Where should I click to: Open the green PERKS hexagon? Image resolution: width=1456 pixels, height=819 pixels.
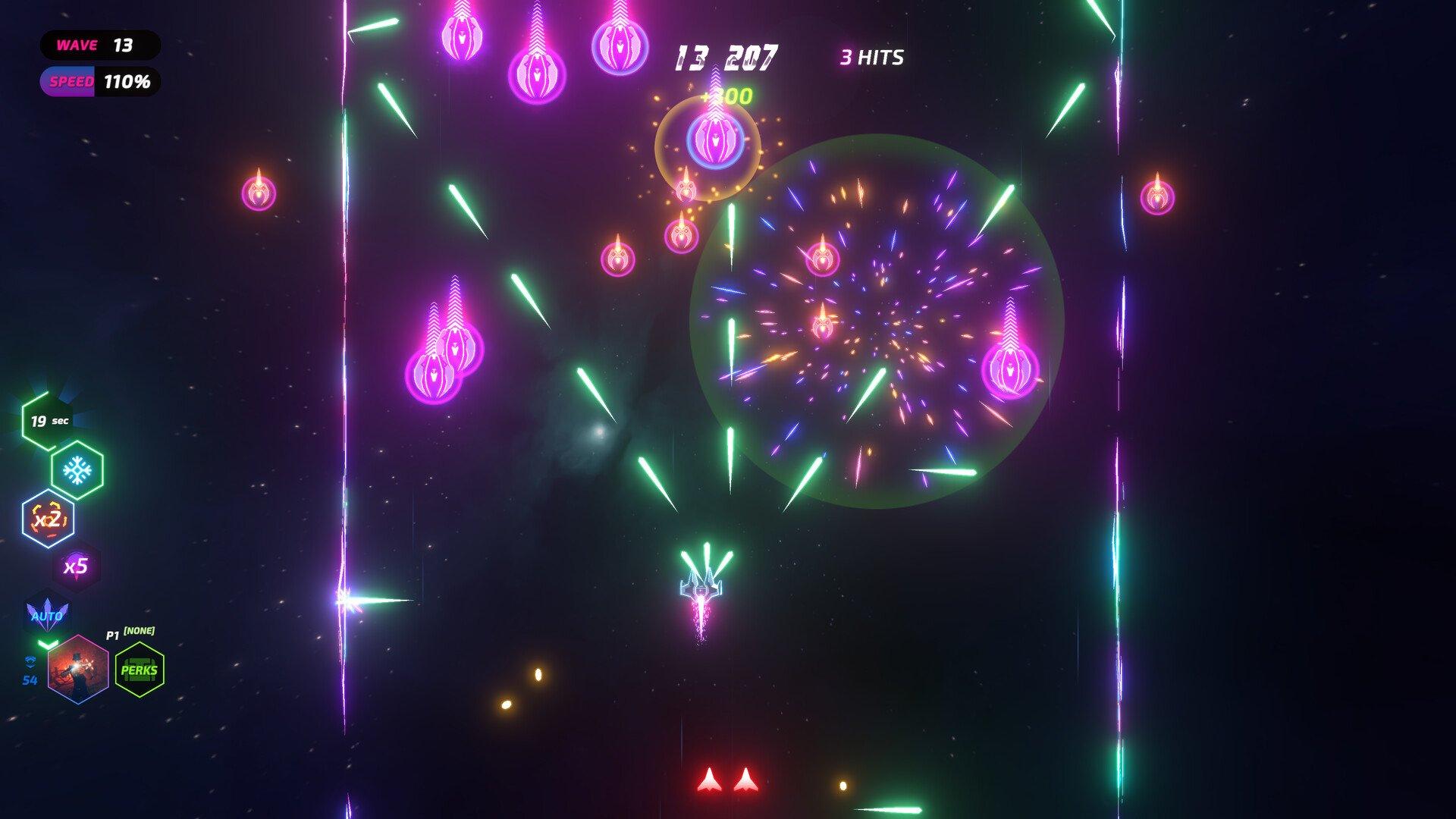tap(140, 670)
